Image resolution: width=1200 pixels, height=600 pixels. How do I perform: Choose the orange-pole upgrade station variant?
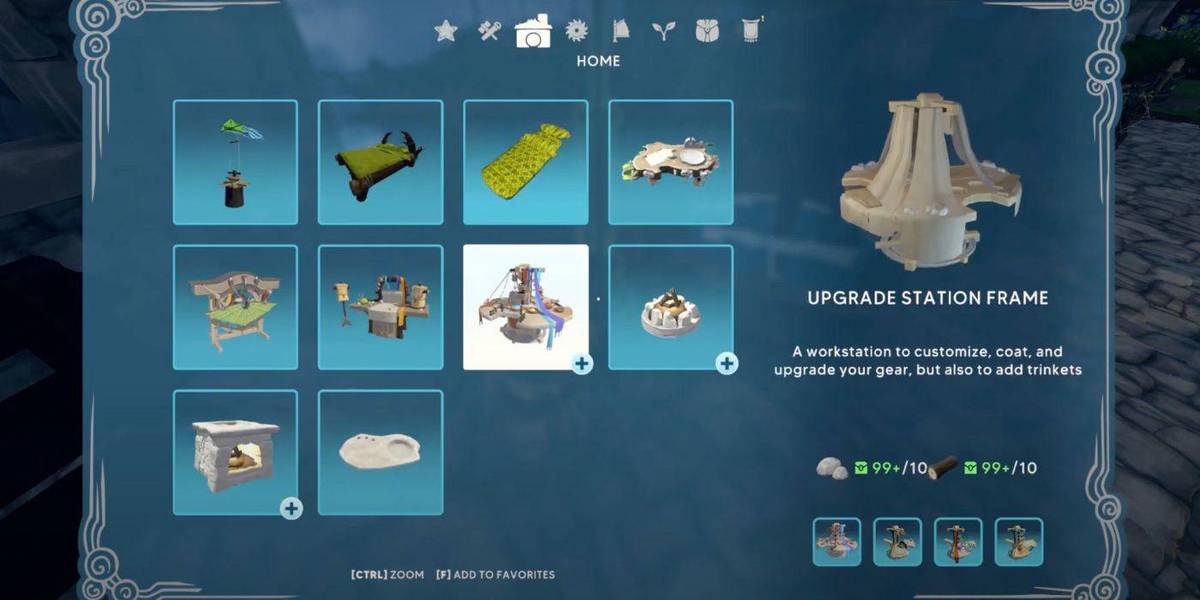coord(958,542)
